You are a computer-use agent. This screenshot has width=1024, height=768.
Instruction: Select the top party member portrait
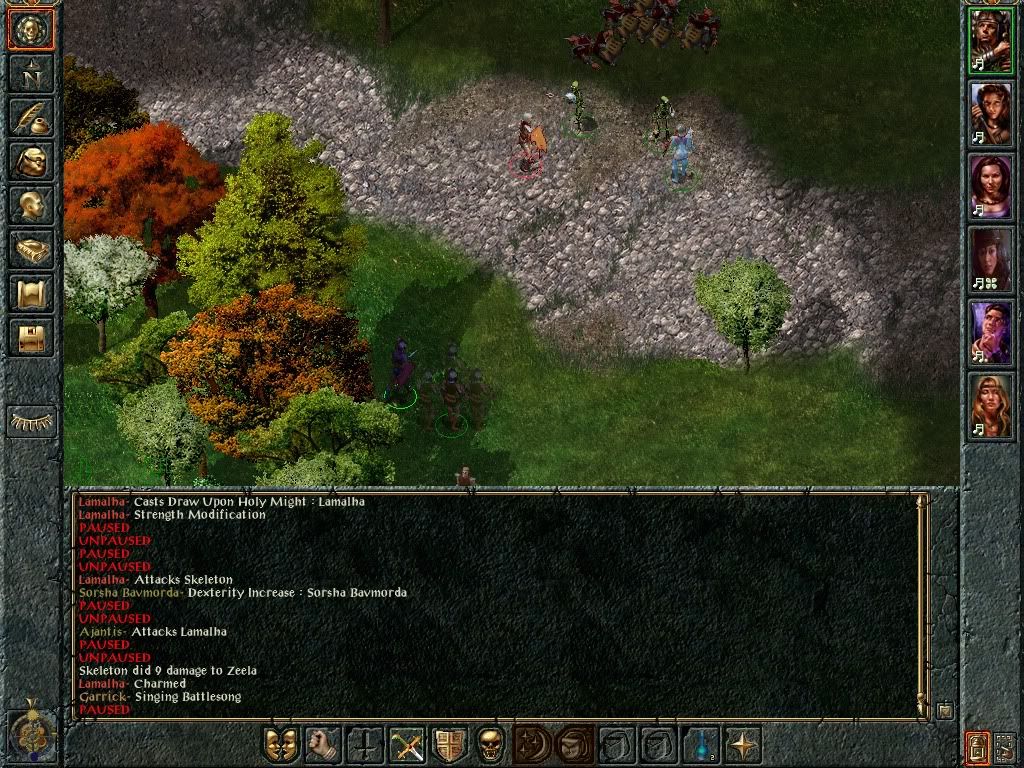[x=991, y=41]
